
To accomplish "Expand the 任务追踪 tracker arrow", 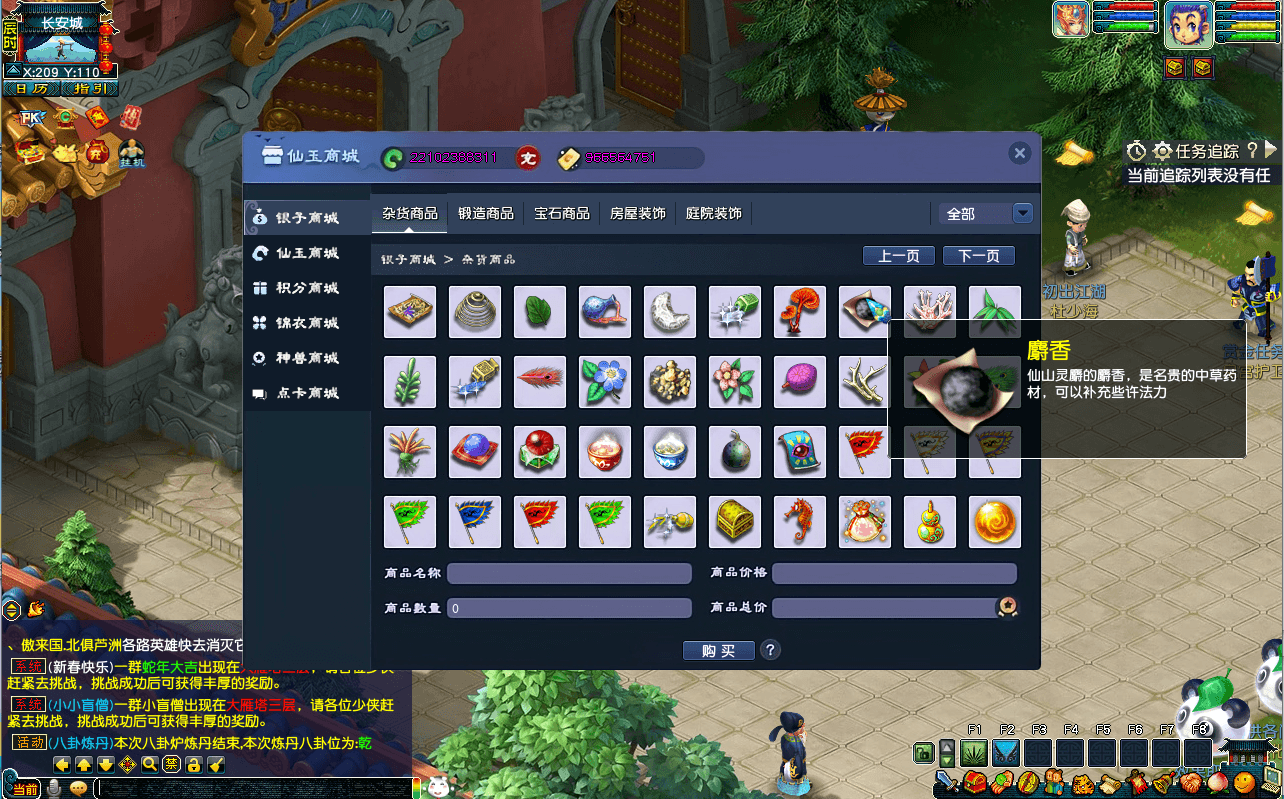I will pos(1271,150).
